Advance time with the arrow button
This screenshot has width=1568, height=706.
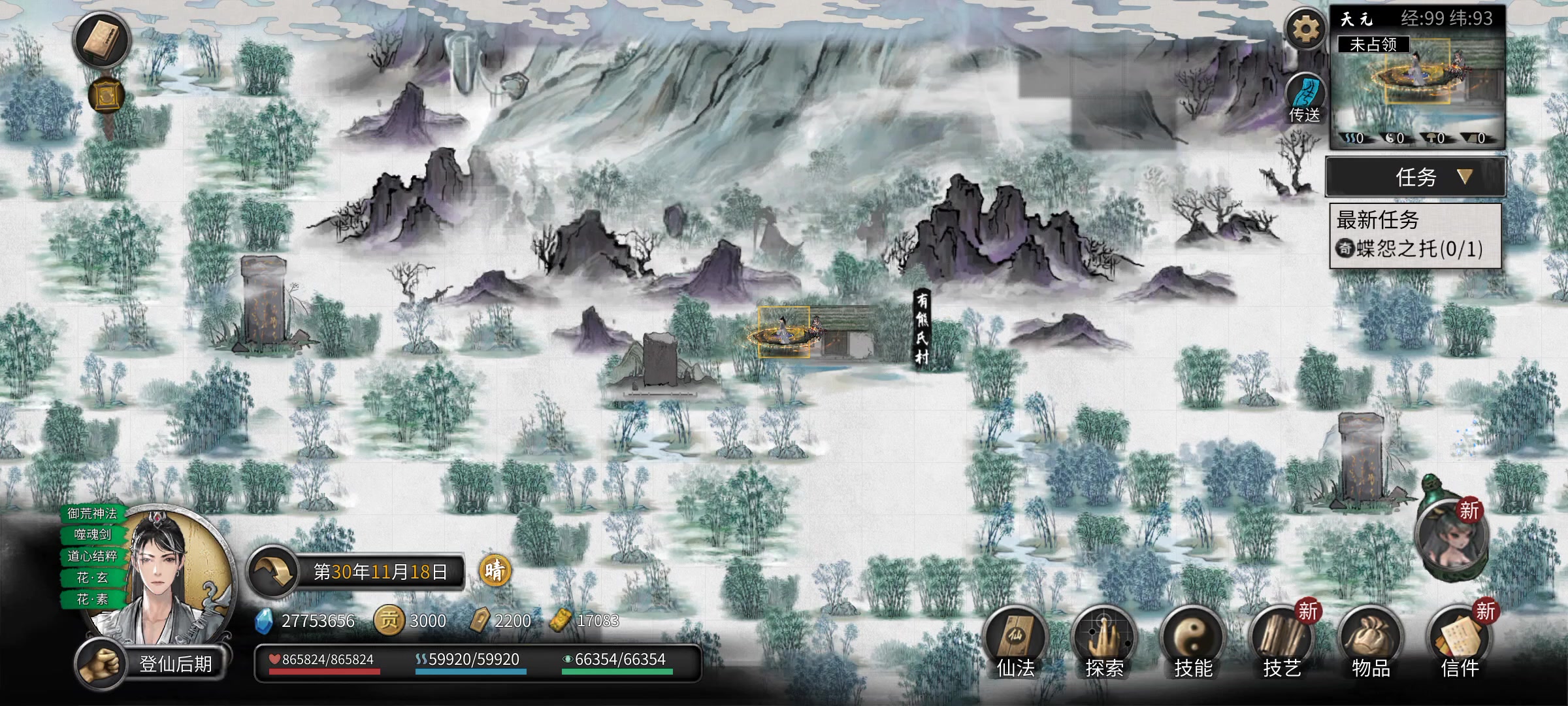(272, 572)
